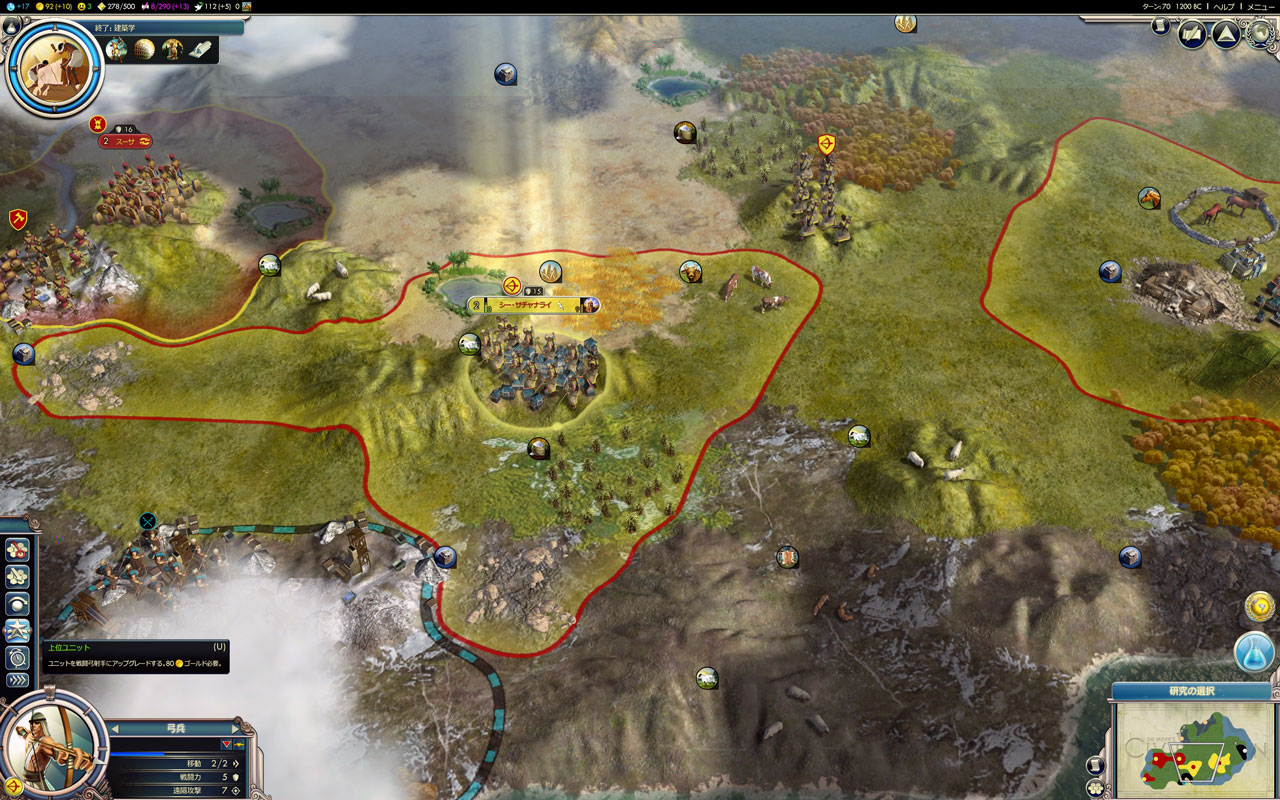Viewport: 1280px width, 800px height.
Task: Activate the unit upgrade star action
Action: coord(17,631)
